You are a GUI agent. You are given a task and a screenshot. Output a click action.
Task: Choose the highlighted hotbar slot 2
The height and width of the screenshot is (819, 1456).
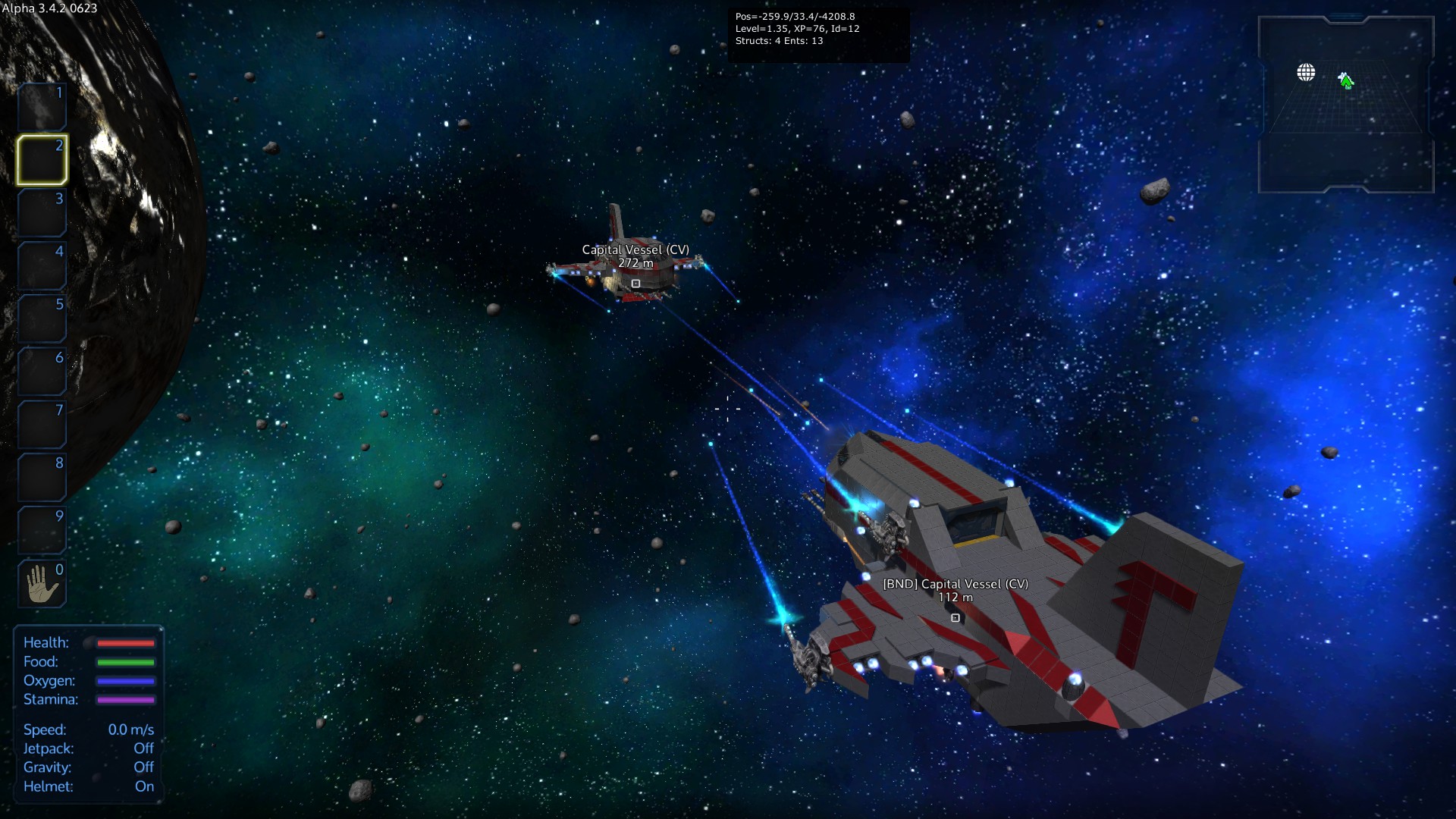click(42, 160)
